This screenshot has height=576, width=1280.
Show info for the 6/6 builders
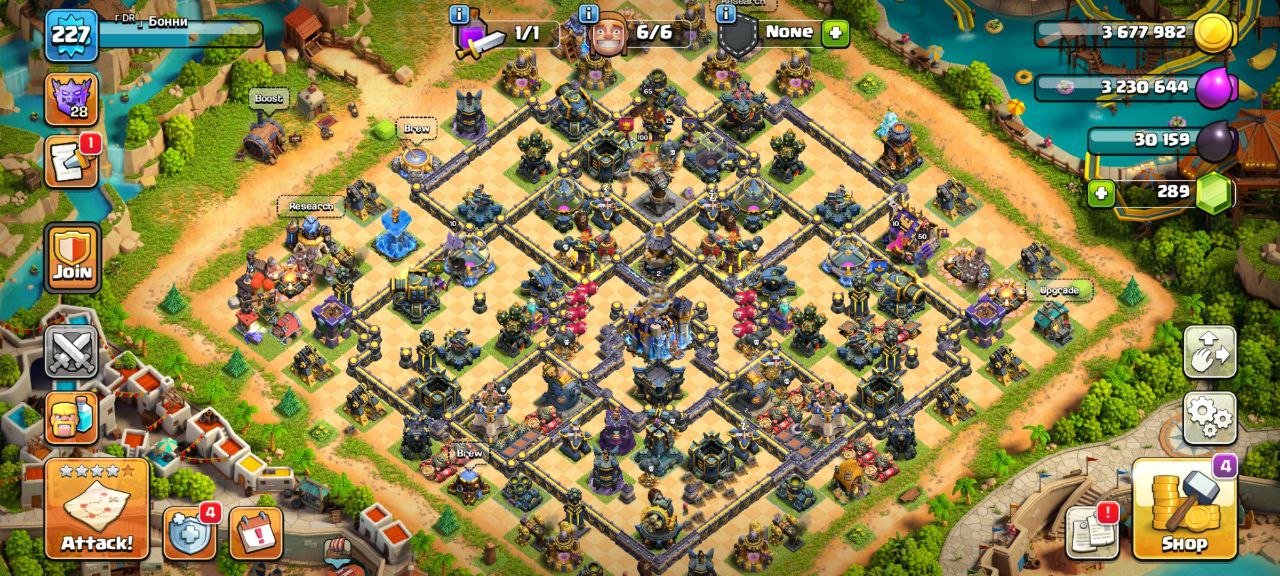(588, 14)
